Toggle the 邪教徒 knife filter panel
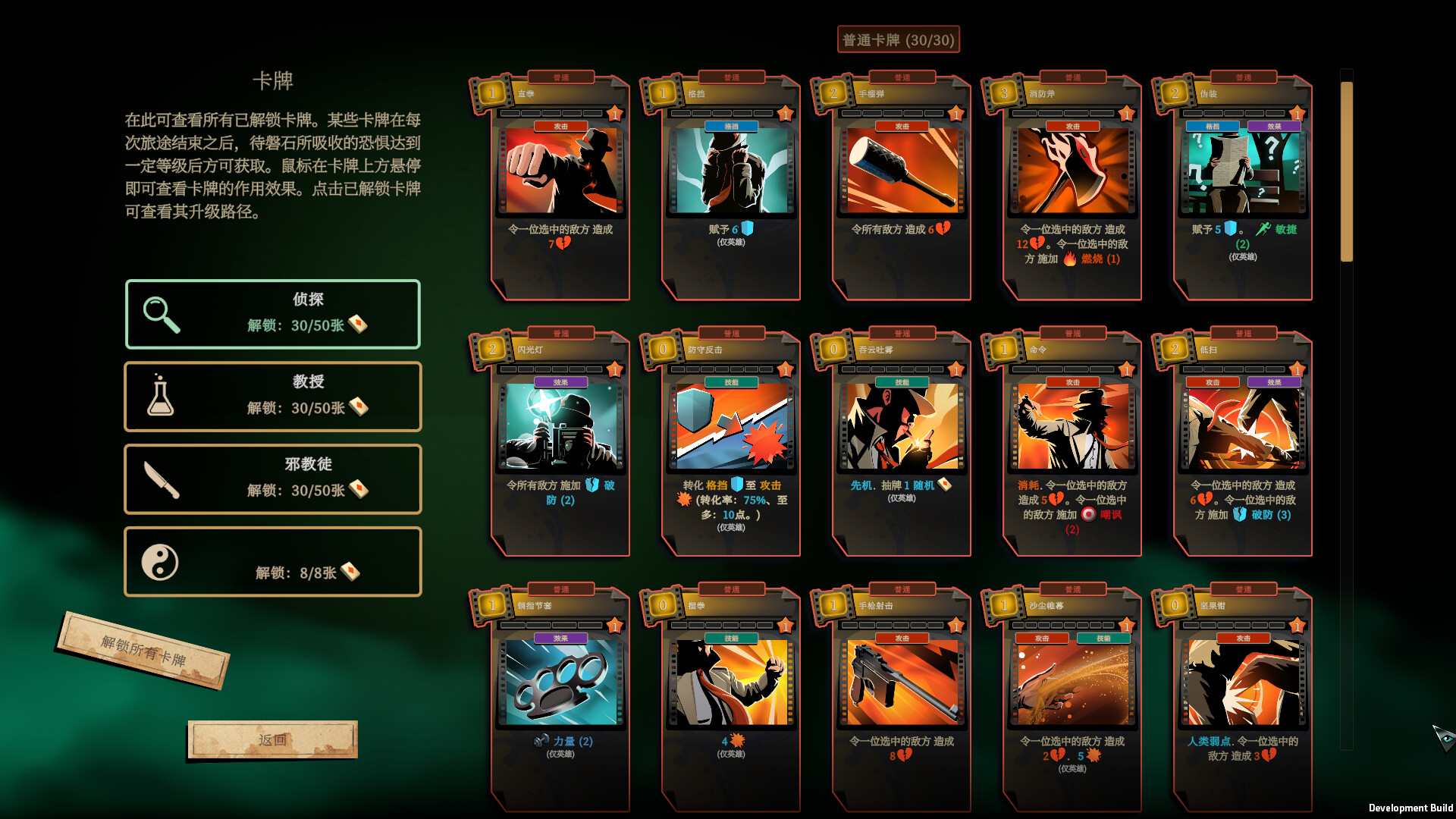1456x819 pixels. [272, 479]
